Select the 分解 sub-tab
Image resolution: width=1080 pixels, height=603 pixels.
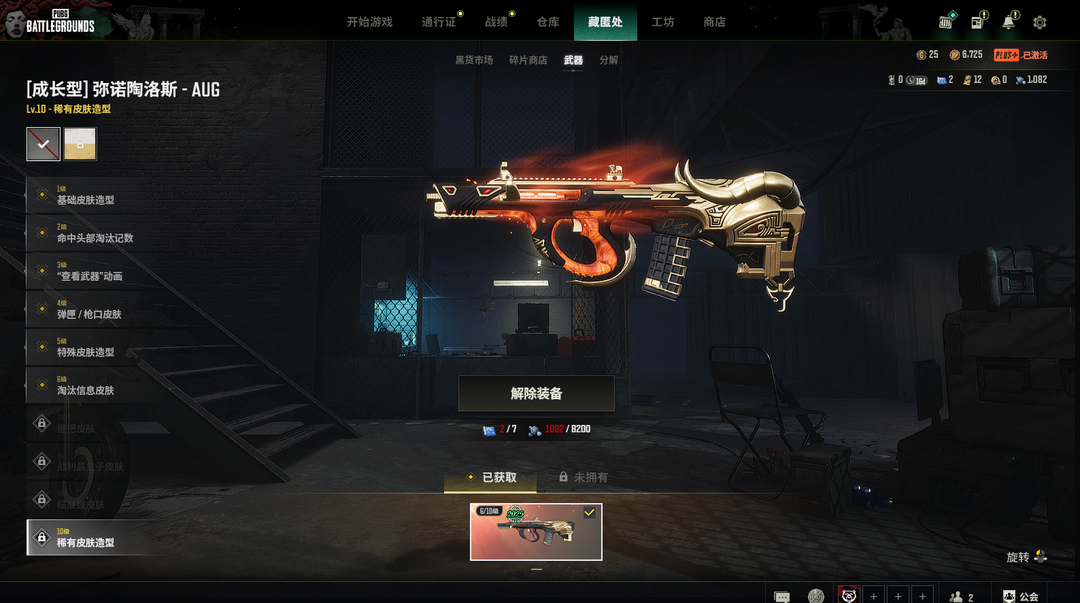[609, 60]
